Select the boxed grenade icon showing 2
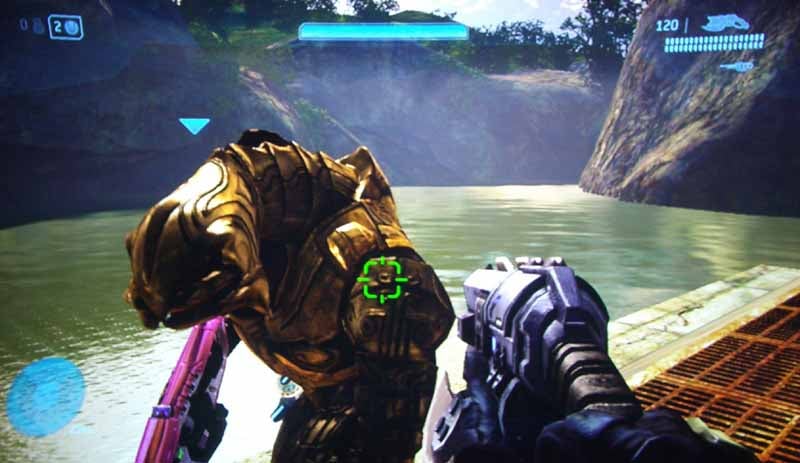 coord(65,27)
